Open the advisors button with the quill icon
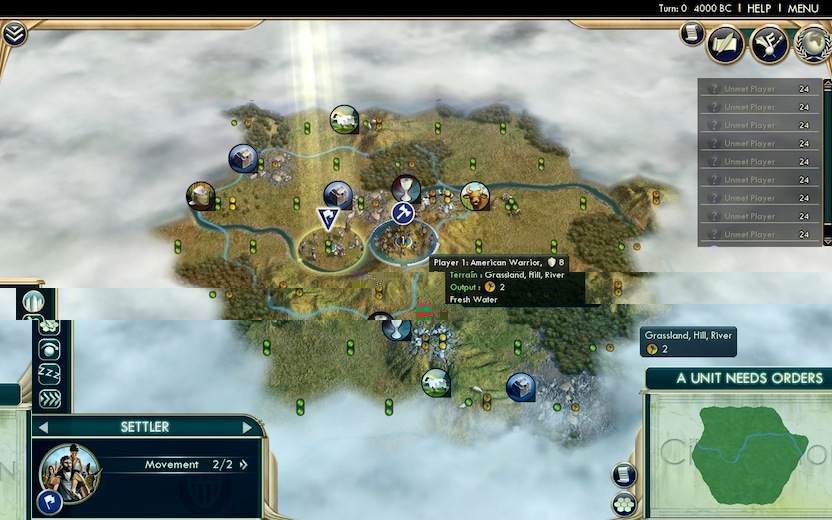This screenshot has height=520, width=832. pos(725,43)
